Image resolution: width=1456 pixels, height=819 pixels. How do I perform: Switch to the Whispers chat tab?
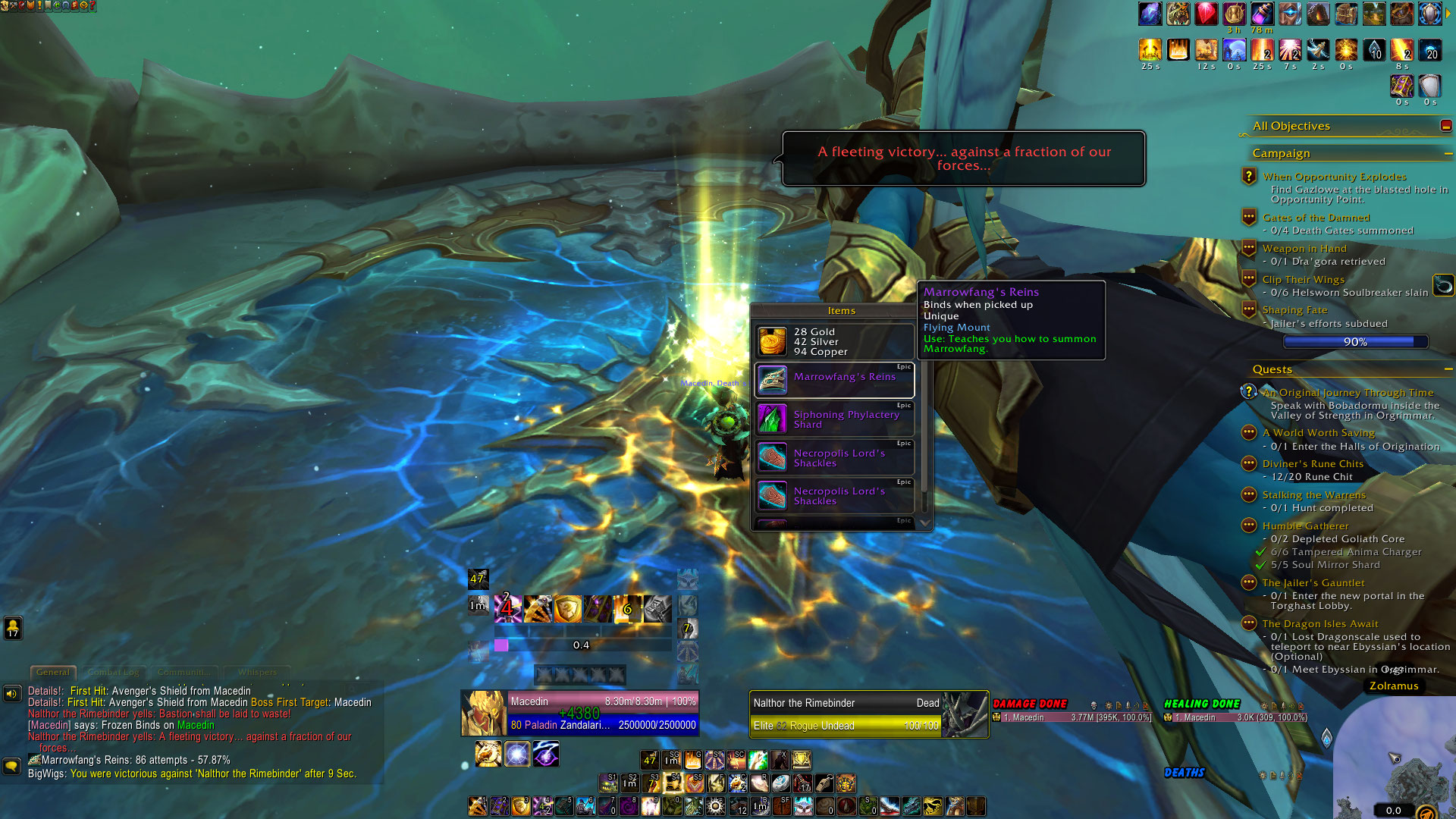coord(257,673)
